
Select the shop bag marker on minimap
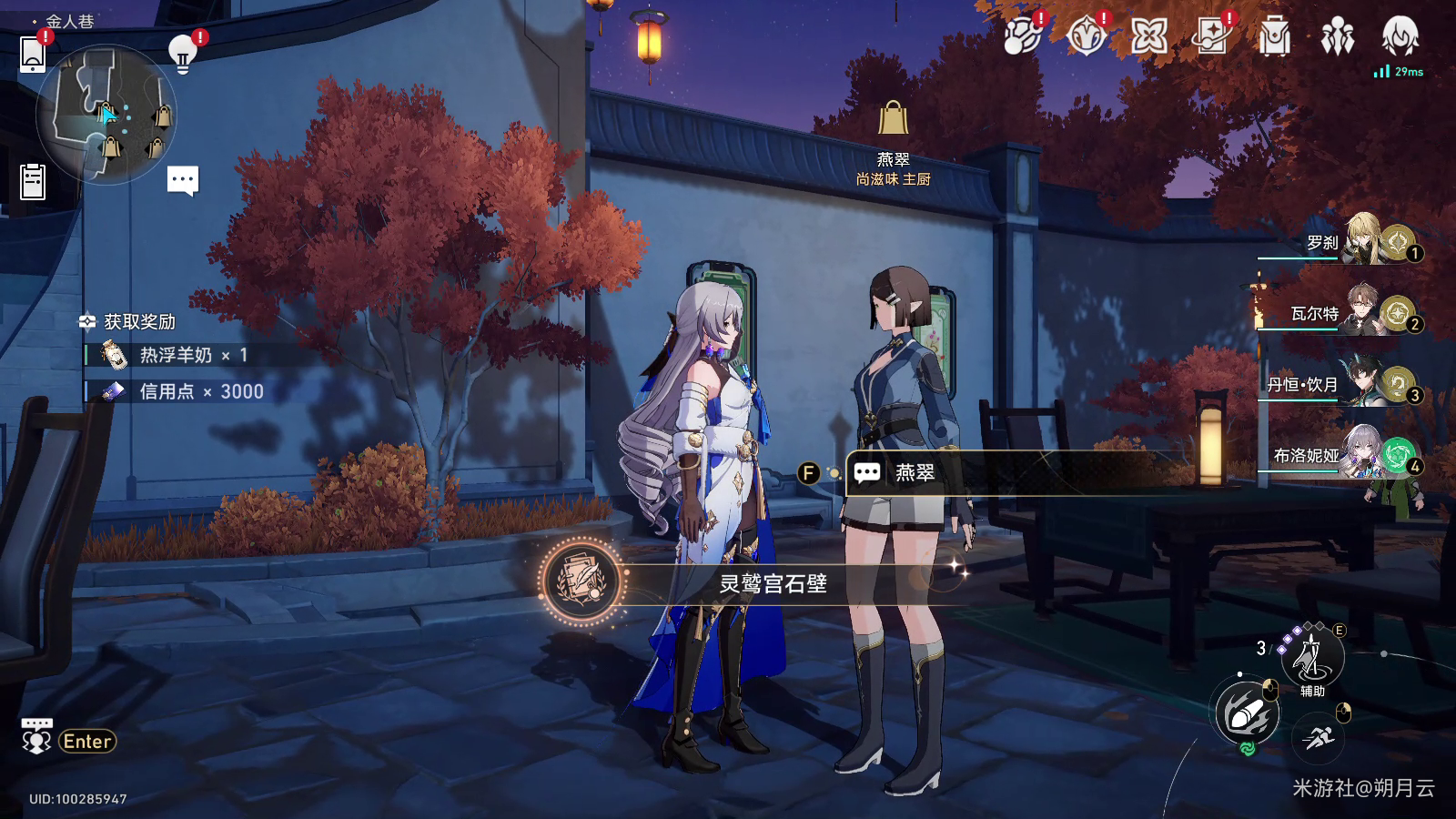162,116
